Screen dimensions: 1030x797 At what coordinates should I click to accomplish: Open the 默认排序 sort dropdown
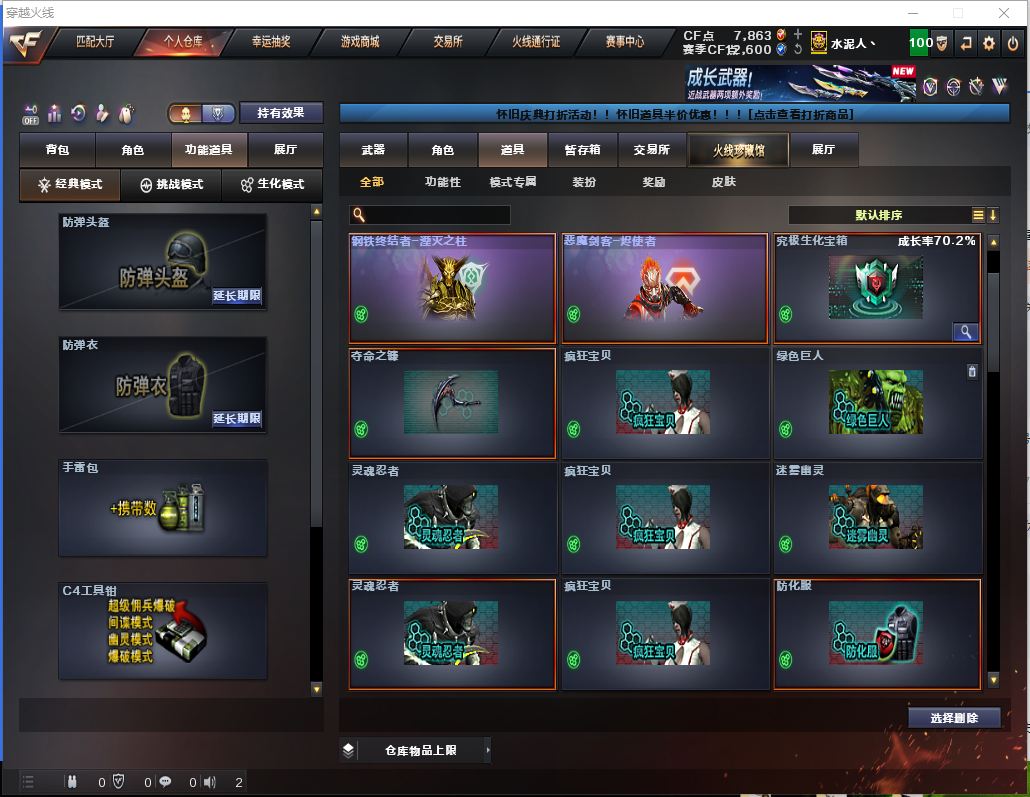pyautogui.click(x=880, y=215)
